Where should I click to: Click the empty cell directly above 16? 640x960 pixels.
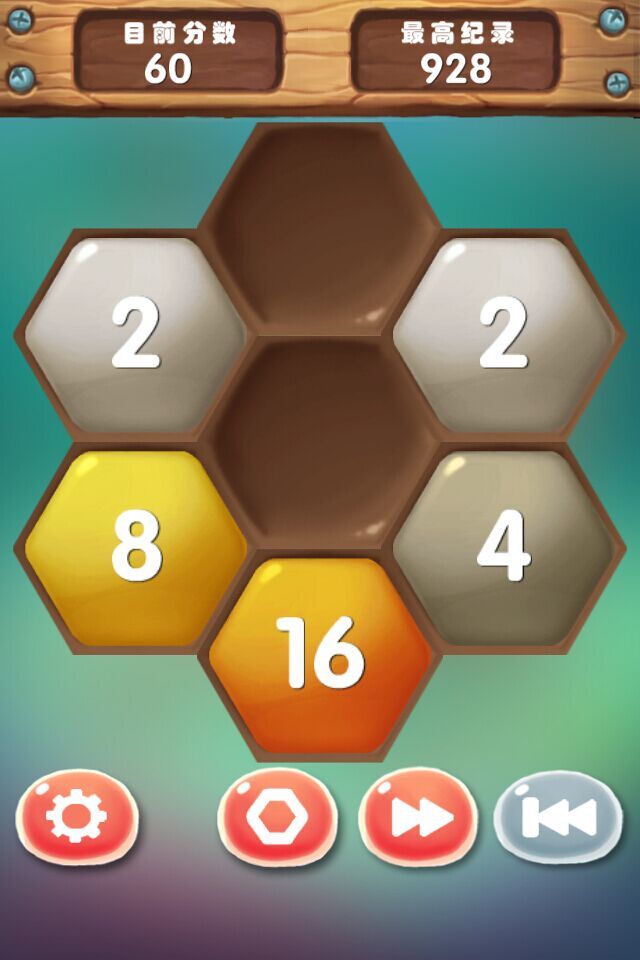(x=320, y=440)
